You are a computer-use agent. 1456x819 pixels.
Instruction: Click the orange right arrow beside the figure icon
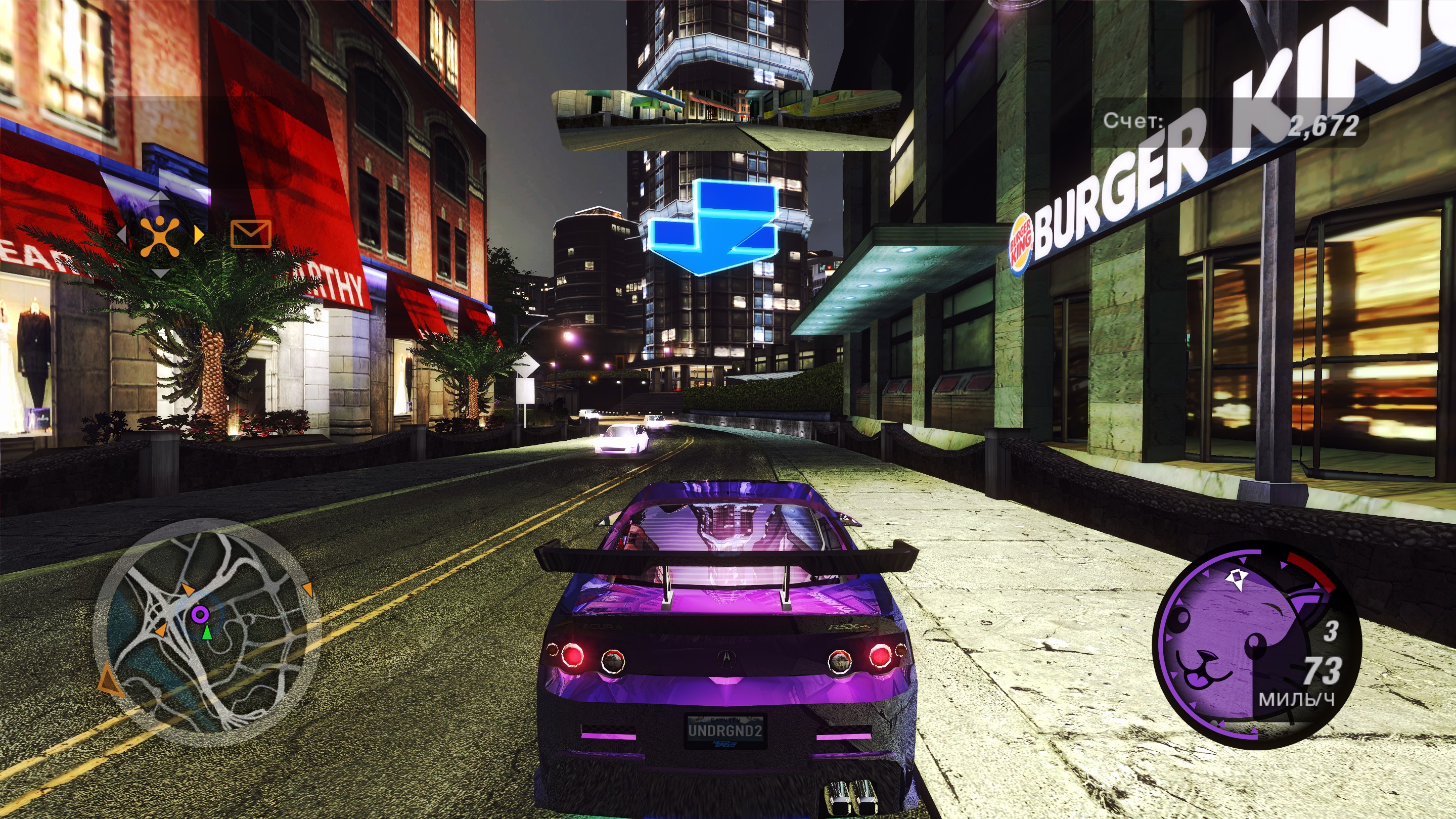coord(198,234)
